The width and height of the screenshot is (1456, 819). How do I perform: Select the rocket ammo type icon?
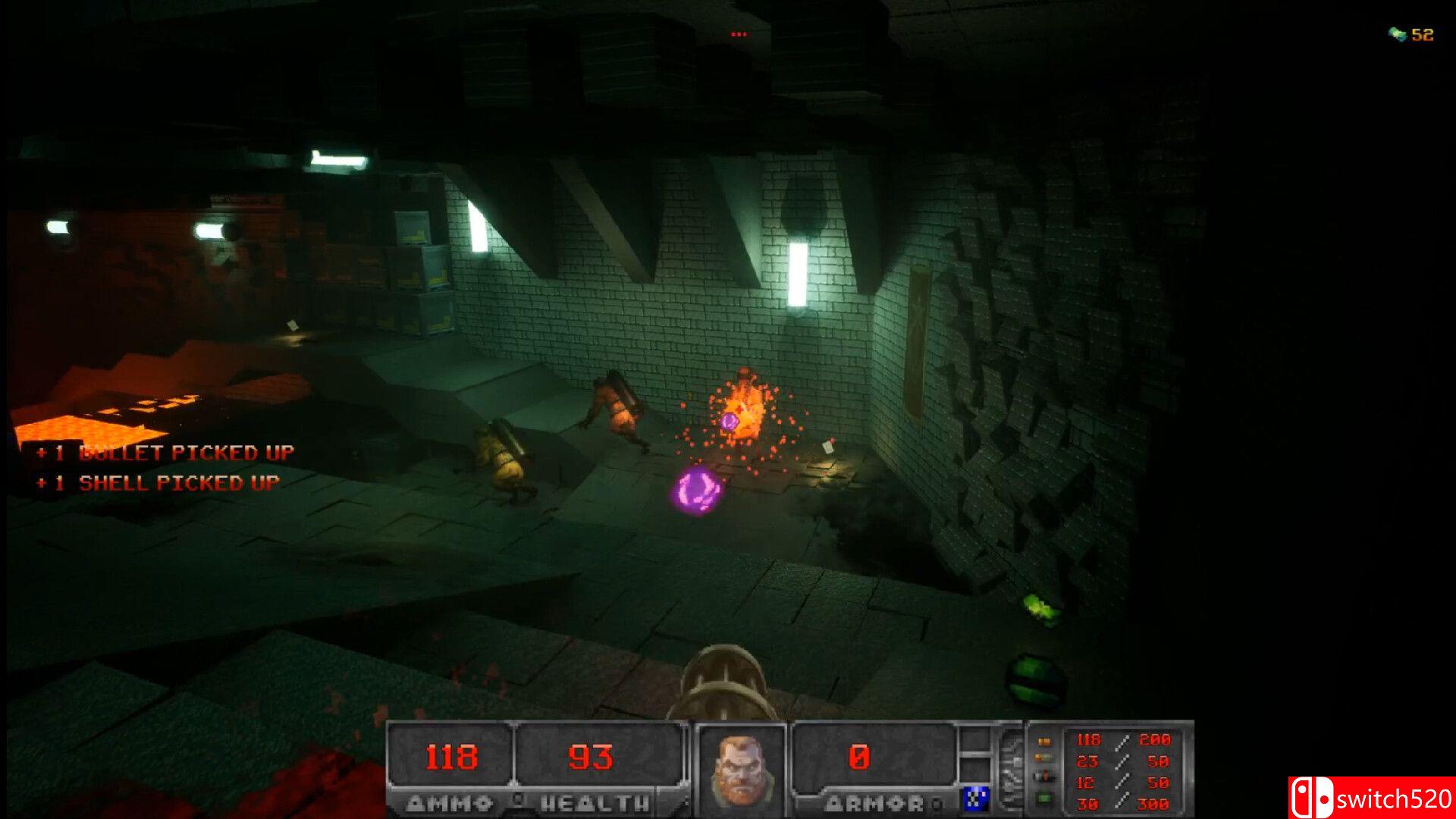1044,777
